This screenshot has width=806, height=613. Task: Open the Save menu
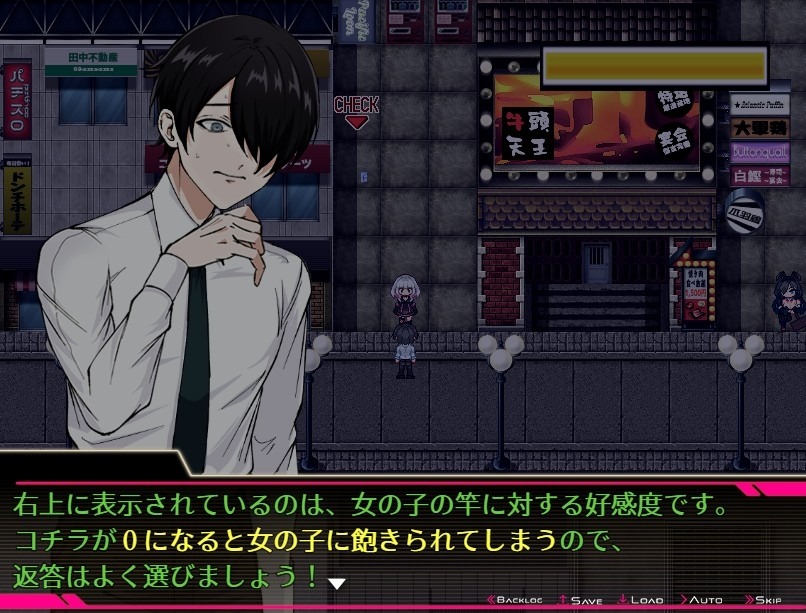pos(581,600)
